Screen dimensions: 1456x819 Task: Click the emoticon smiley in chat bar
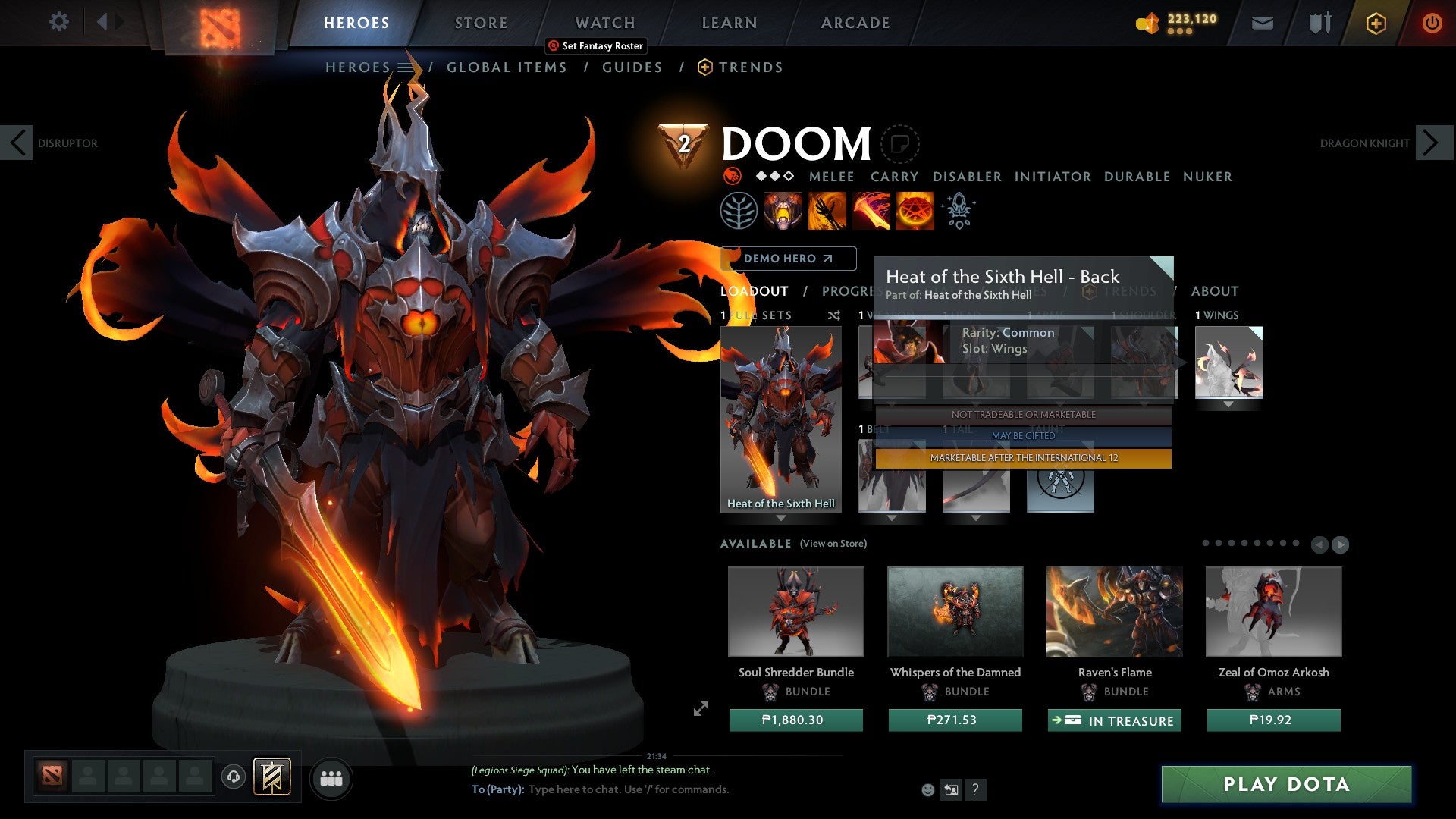point(927,789)
